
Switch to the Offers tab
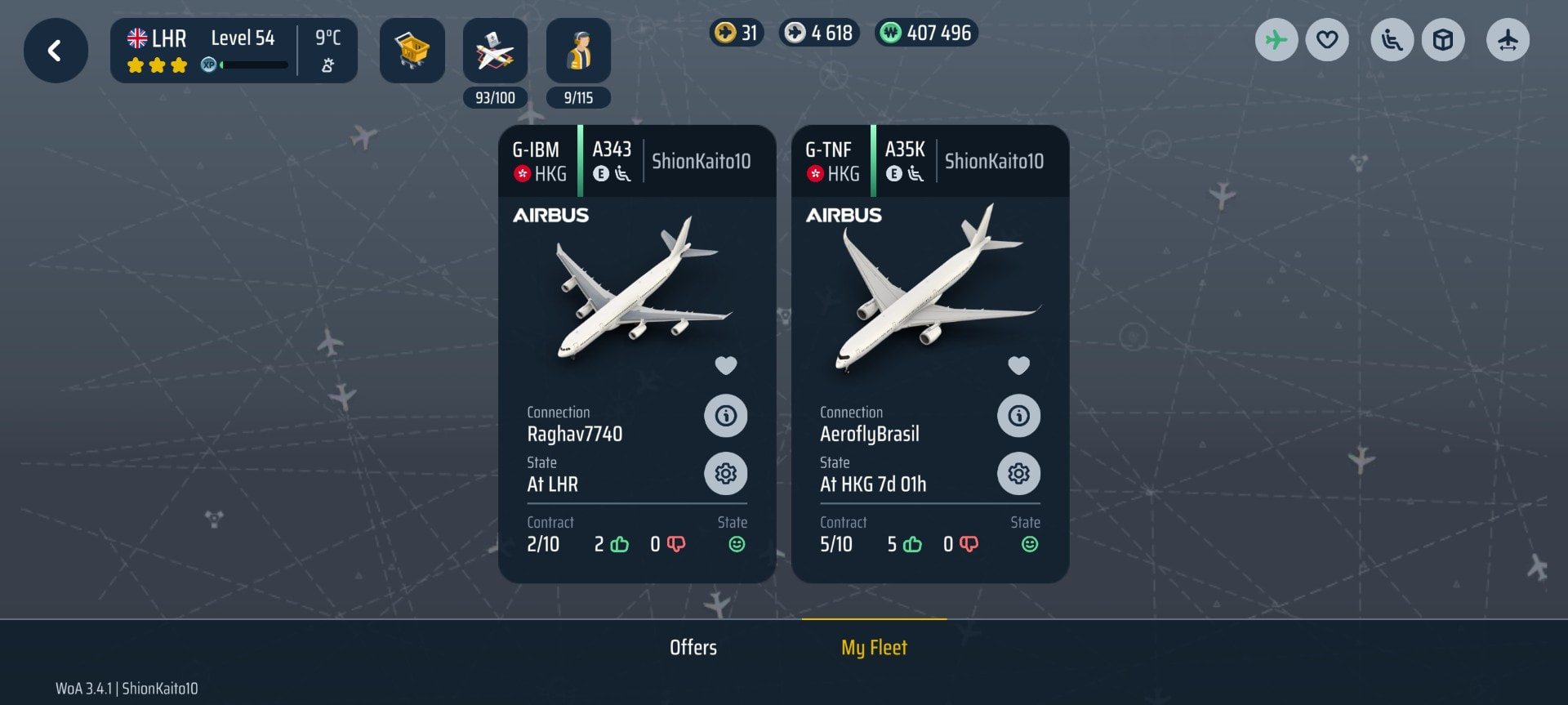pyautogui.click(x=693, y=648)
